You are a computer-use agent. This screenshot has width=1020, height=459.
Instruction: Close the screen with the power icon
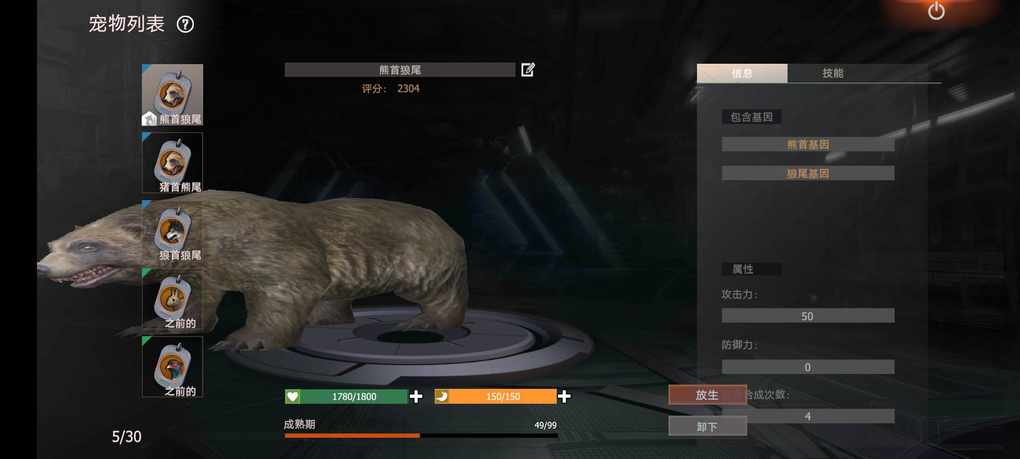coord(936,11)
